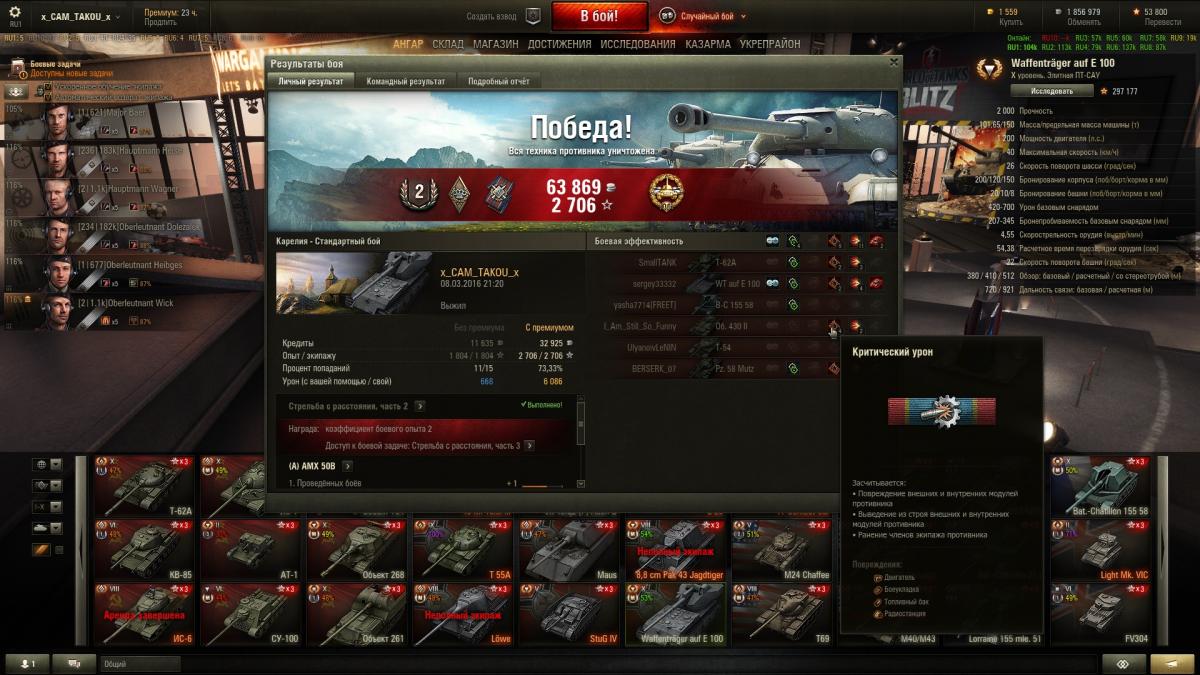Click the chat input field Общий
The image size is (1200, 675).
[140, 664]
